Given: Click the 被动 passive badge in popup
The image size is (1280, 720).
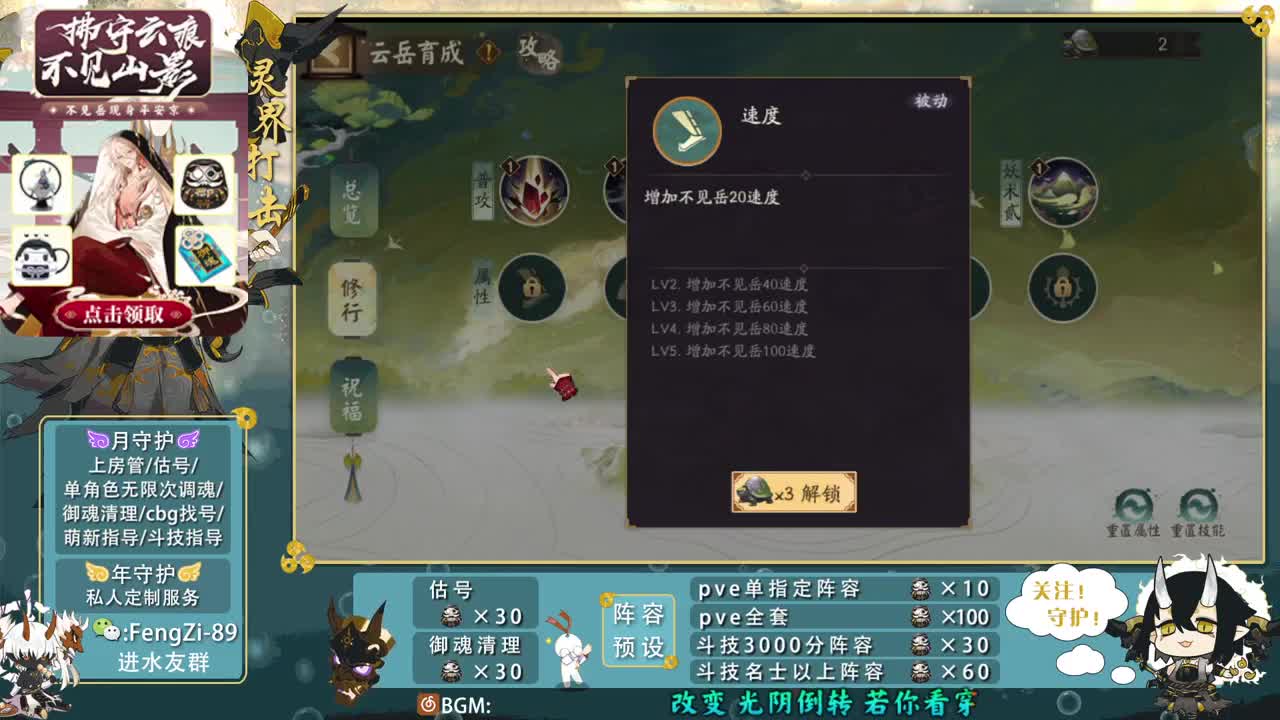Looking at the screenshot, I should tap(932, 103).
